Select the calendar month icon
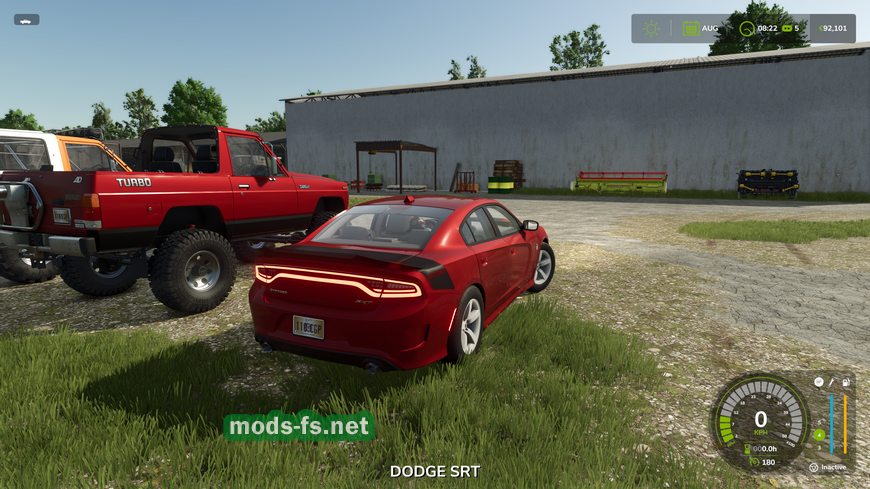Image resolution: width=870 pixels, height=489 pixels. coord(691,28)
